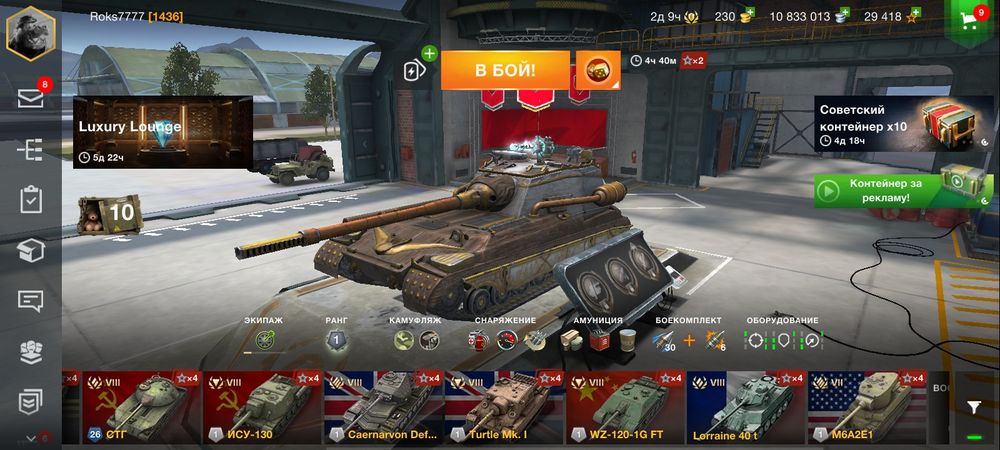Open the mail inbox envelope icon

[x=30, y=98]
